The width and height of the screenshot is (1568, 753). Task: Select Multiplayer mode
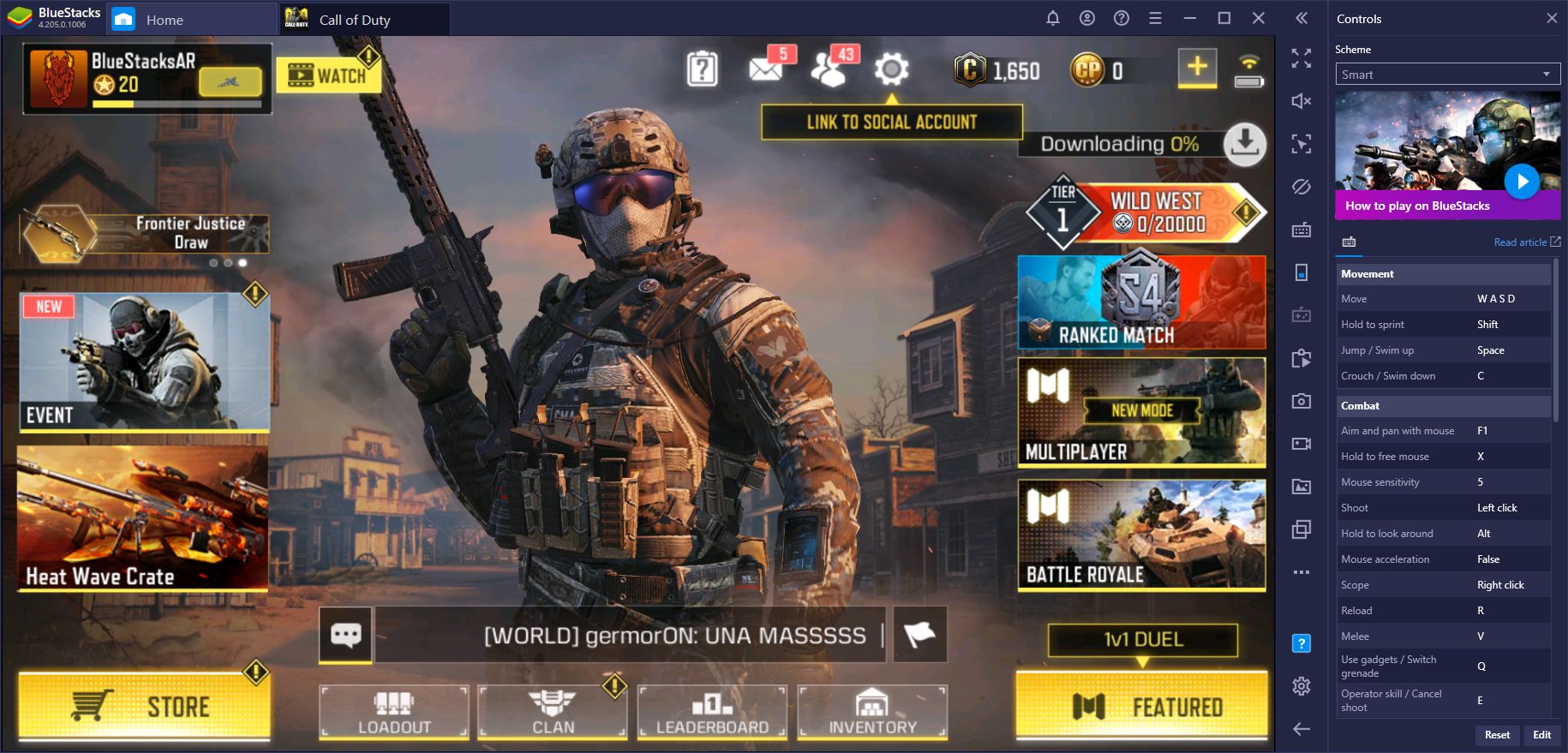point(1141,412)
